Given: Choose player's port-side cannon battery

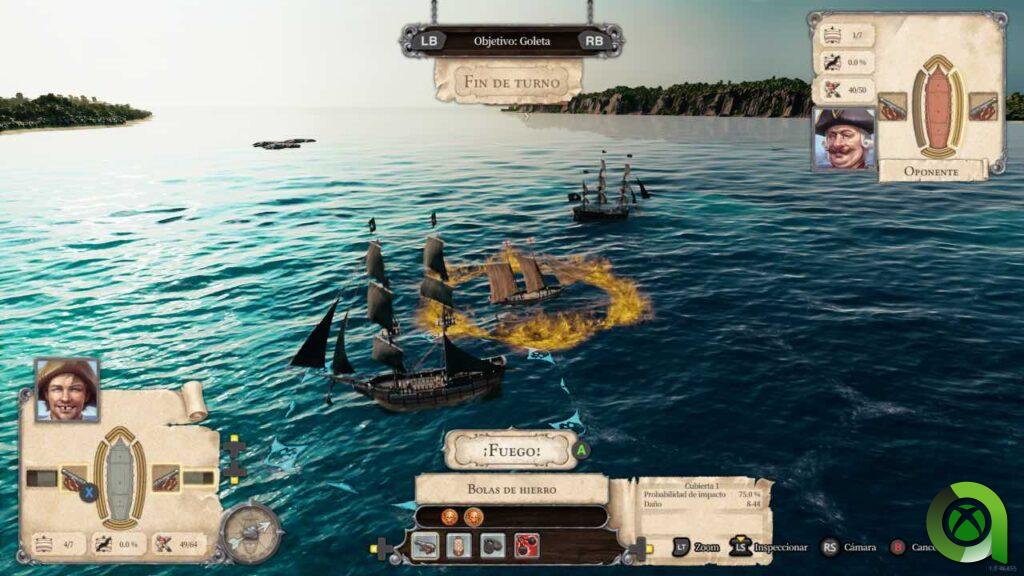Looking at the screenshot, I should point(73,479).
